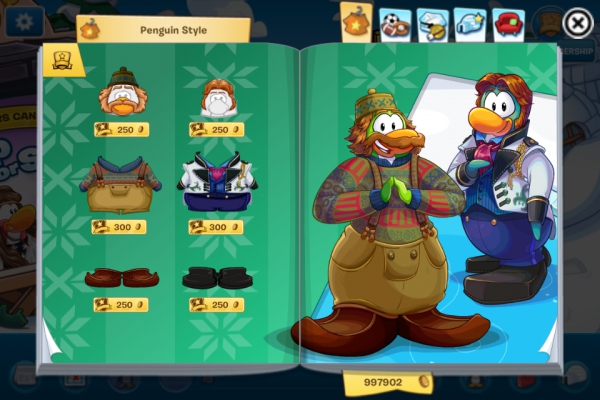
Task: Open the sports balls catalog tab
Action: 393,23
